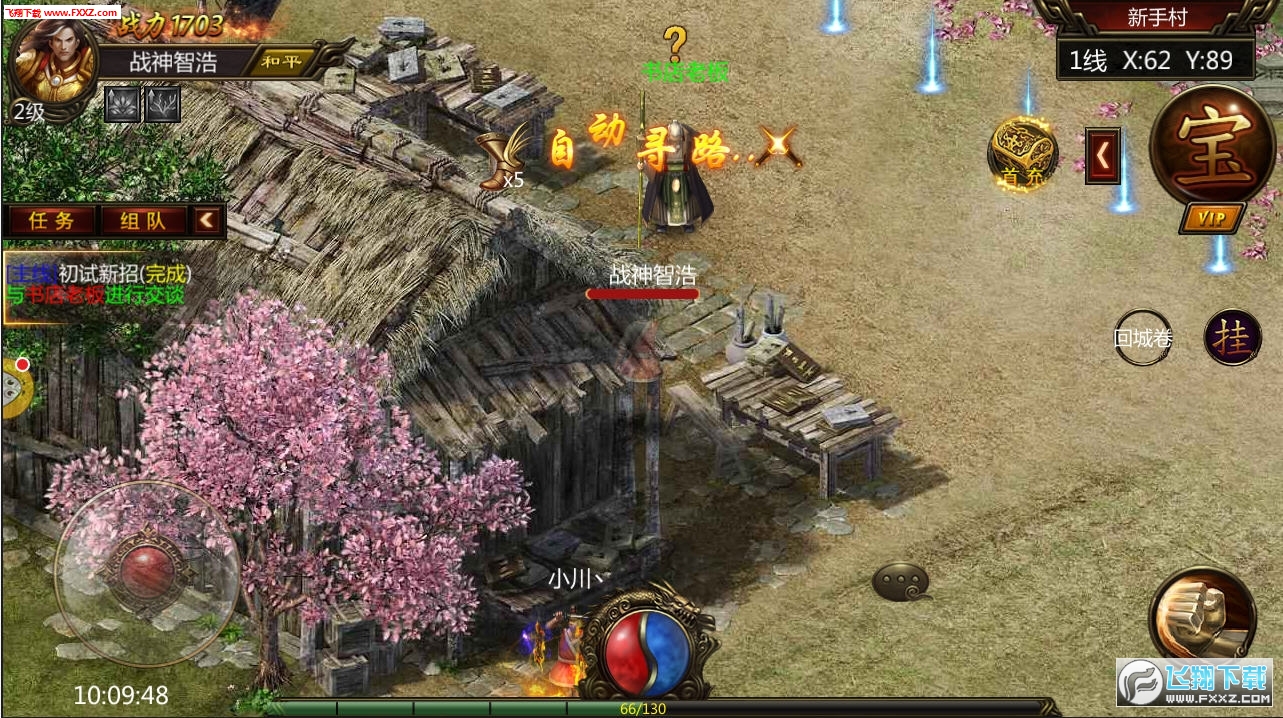Toggle the 和平 peace mode button
The image size is (1283, 718).
282,61
